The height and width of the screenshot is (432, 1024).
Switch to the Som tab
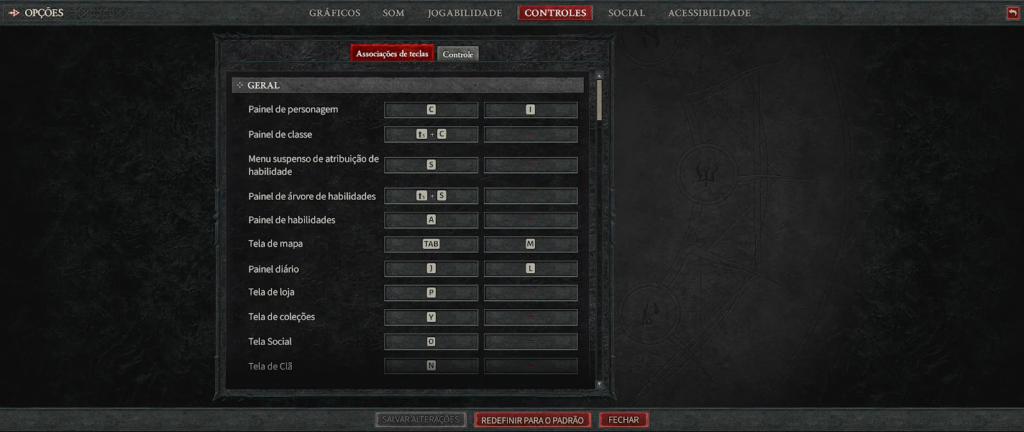coord(393,13)
